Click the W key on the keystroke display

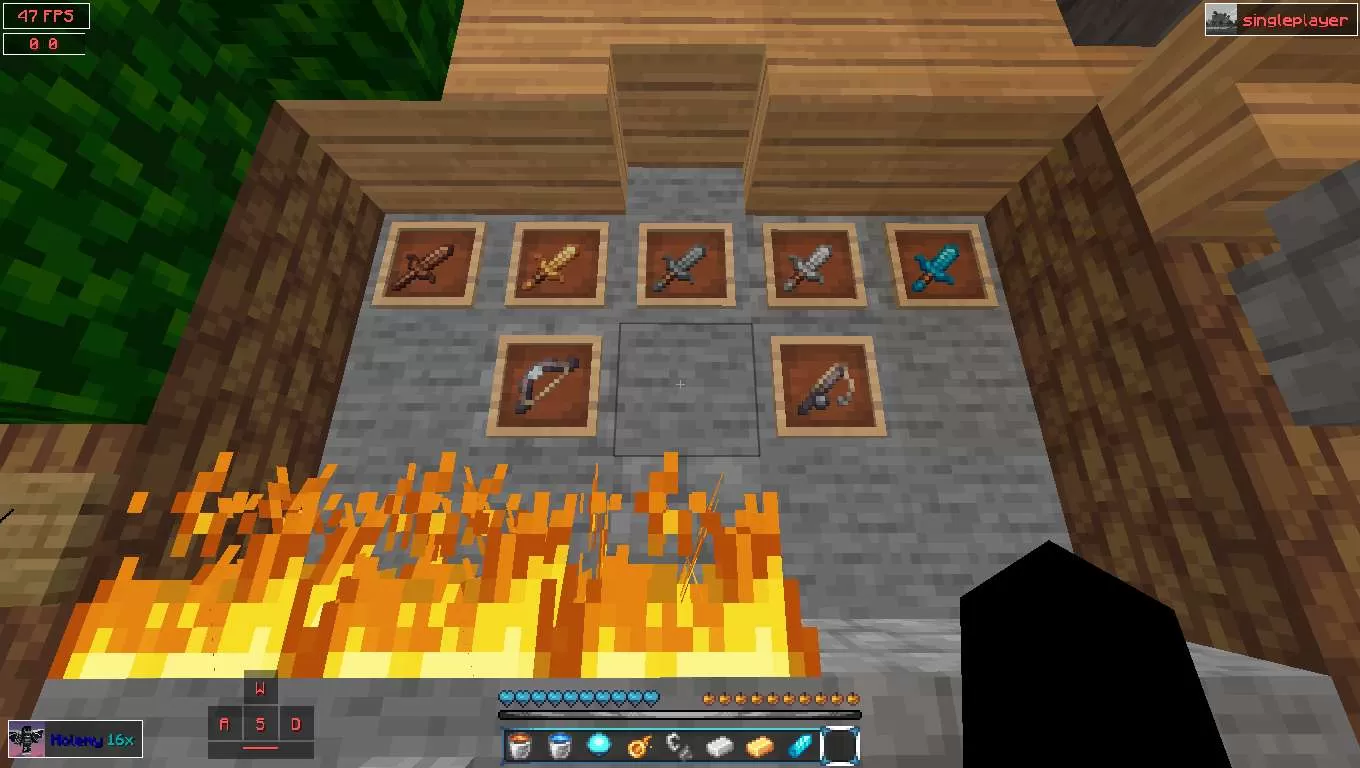coord(260,688)
